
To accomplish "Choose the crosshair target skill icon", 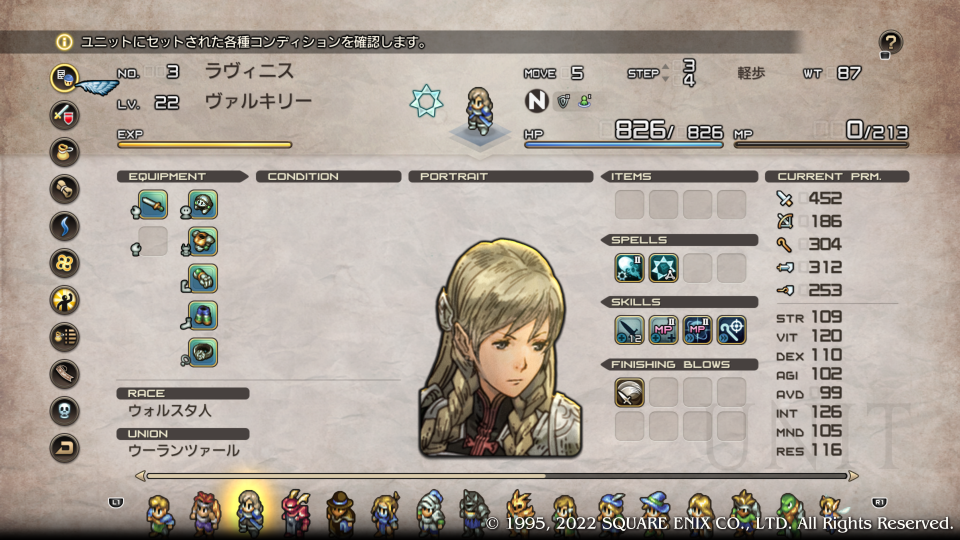I will point(732,329).
